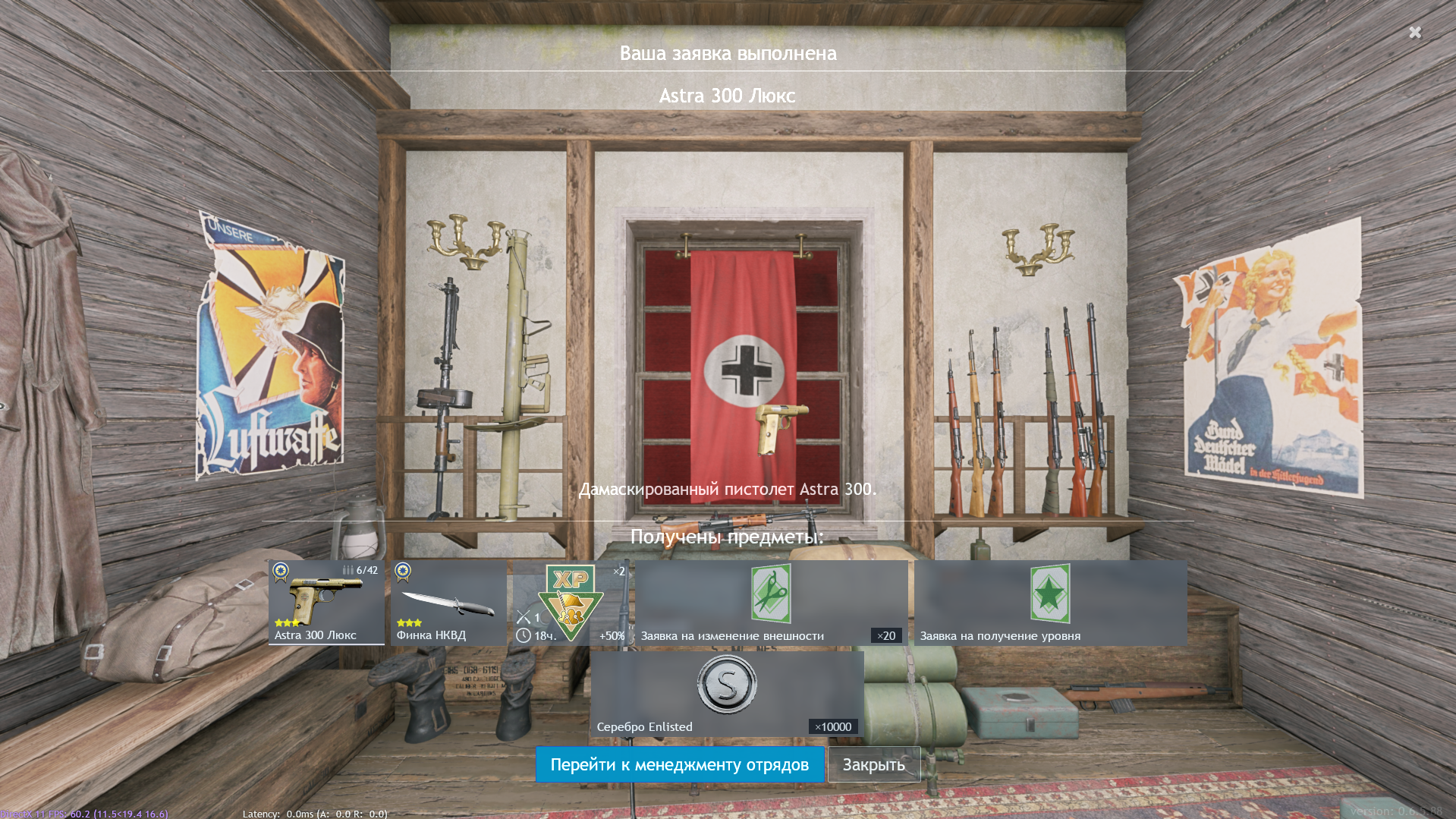Open the Заявка на получение уровня card

click(1050, 603)
